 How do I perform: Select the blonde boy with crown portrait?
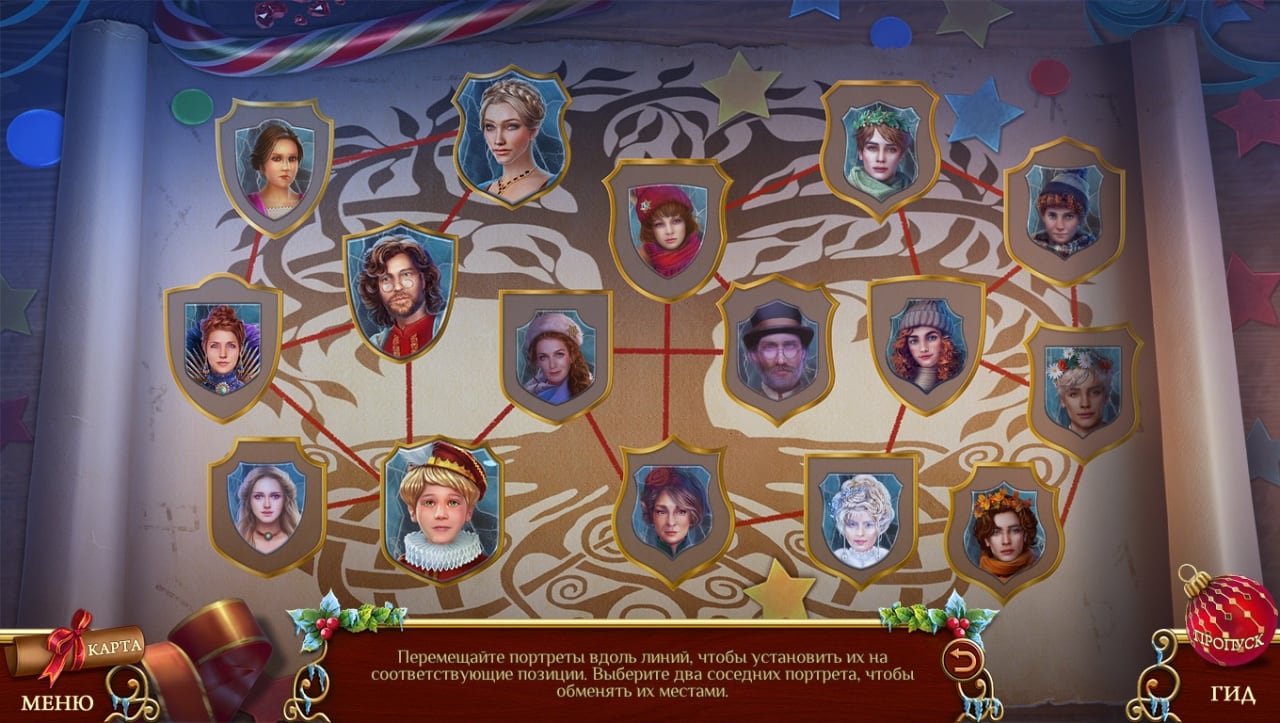[441, 510]
